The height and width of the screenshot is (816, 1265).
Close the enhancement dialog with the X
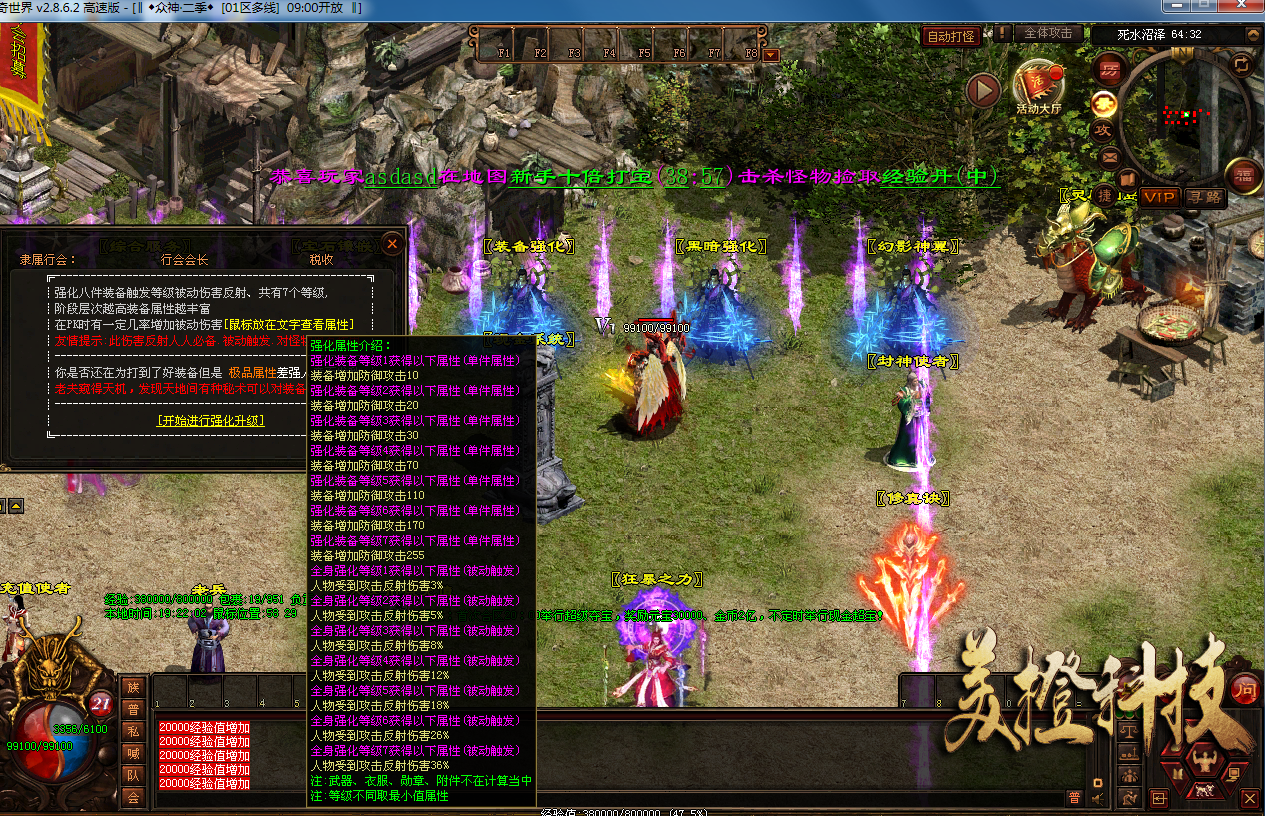[x=393, y=243]
